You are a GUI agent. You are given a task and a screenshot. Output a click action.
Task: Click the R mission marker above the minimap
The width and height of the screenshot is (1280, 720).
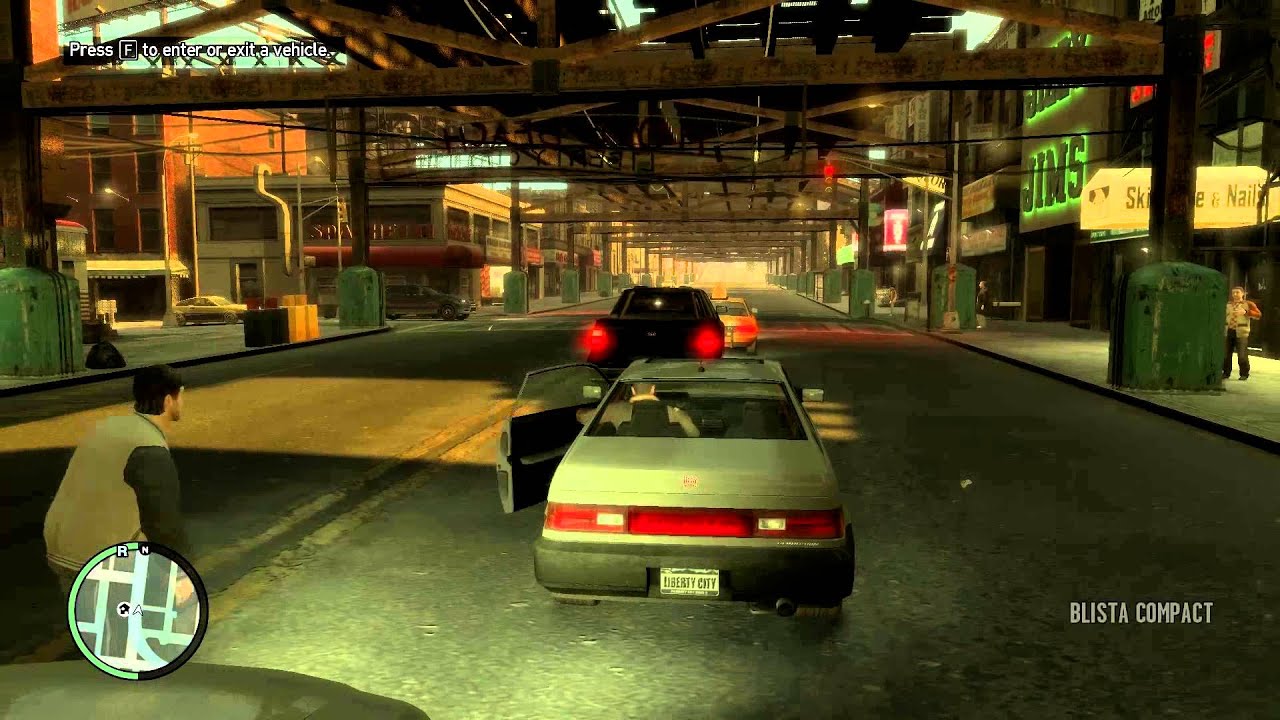[x=122, y=550]
